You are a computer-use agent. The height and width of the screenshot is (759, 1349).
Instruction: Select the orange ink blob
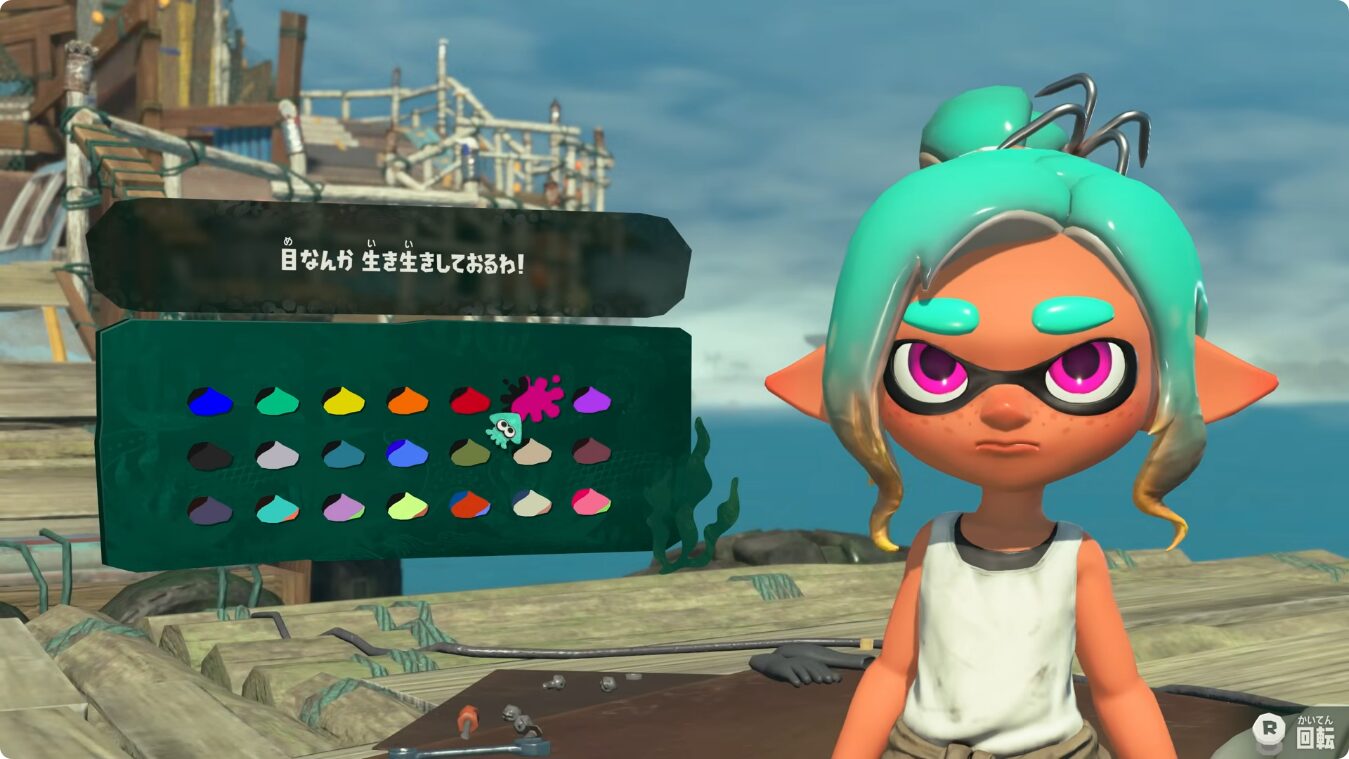(x=409, y=403)
